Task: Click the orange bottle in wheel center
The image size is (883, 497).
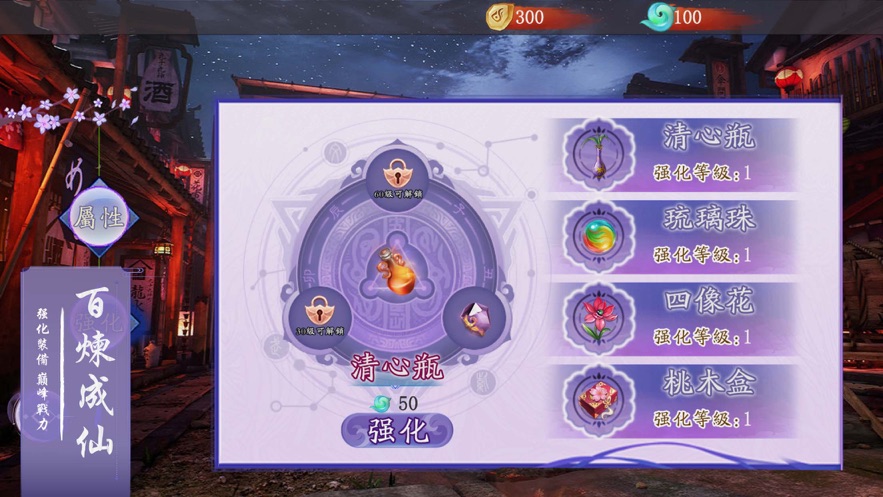Action: (396, 270)
